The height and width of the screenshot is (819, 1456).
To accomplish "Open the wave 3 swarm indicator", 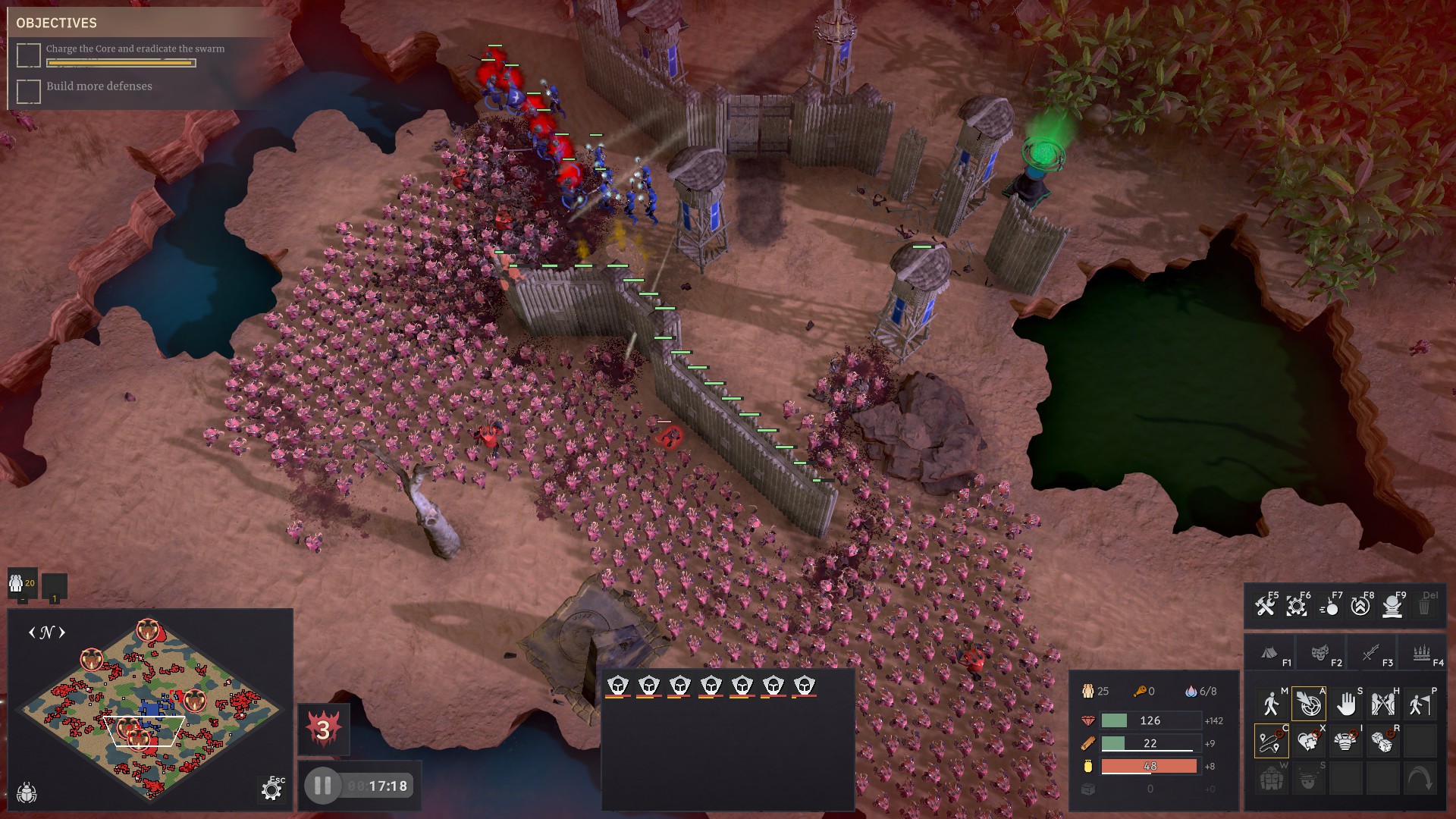I will pos(324,730).
